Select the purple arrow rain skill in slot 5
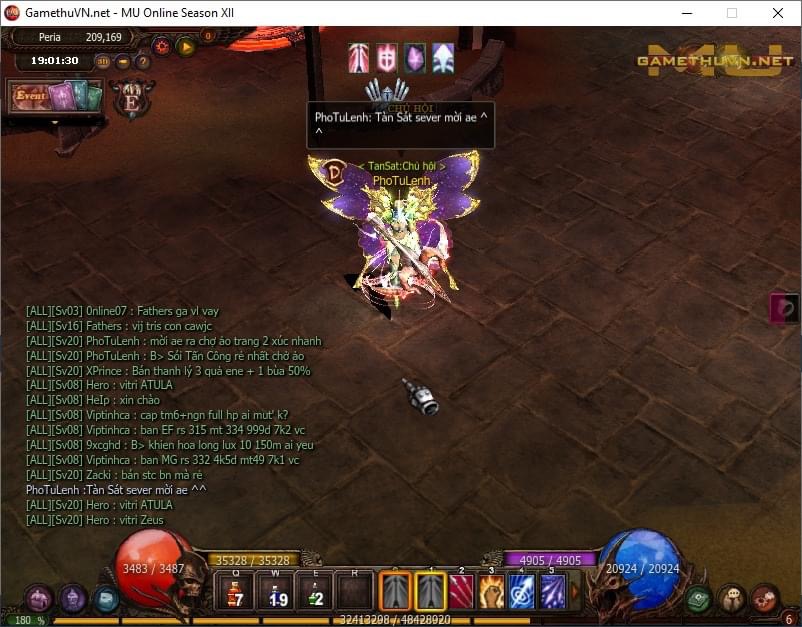 pos(552,592)
